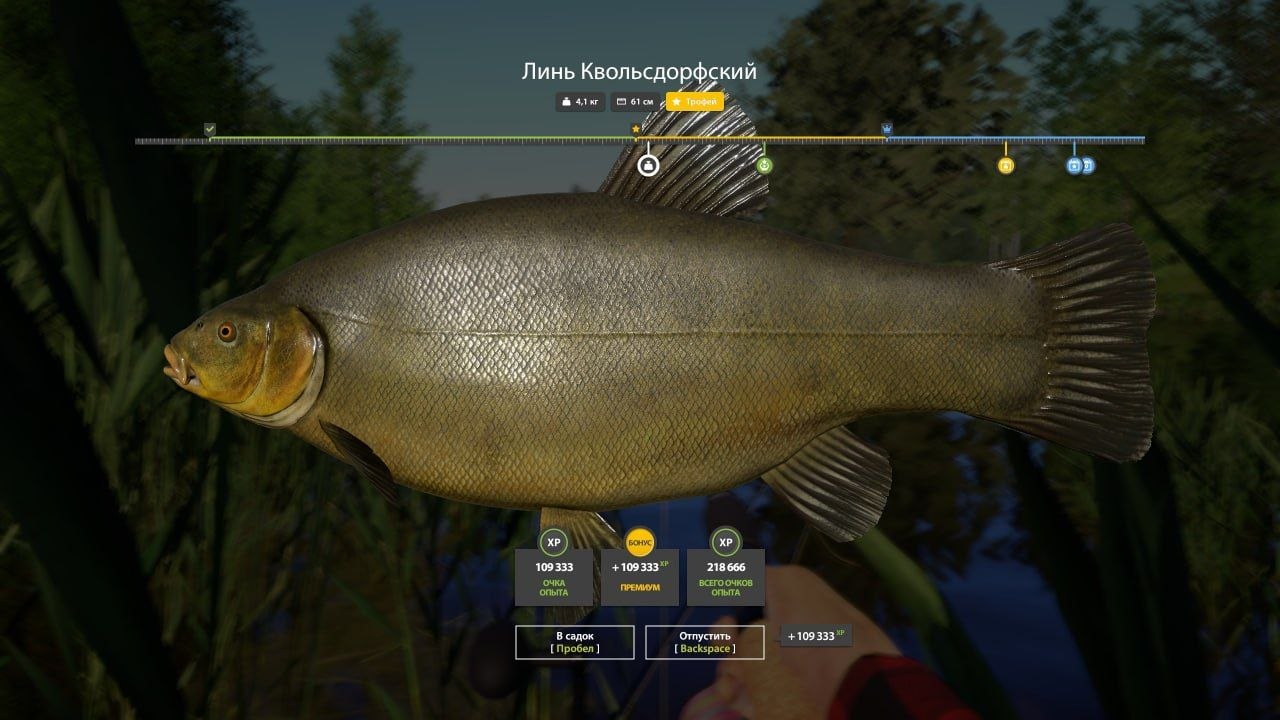The height and width of the screenshot is (720, 1280).
Task: Click the yellow Трофей label badge
Action: pos(695,101)
